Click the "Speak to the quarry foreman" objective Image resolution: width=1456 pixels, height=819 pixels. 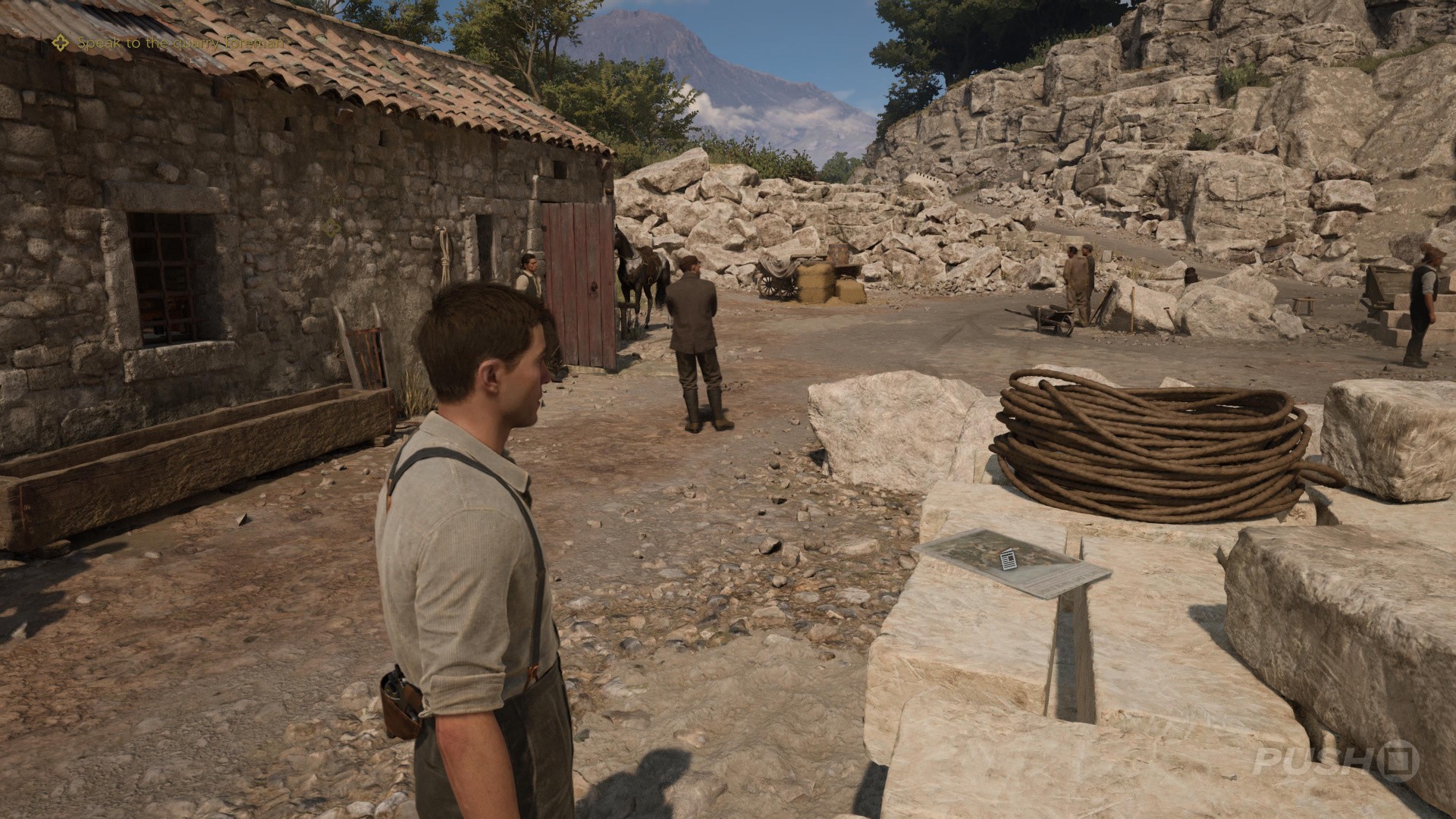tap(180, 43)
